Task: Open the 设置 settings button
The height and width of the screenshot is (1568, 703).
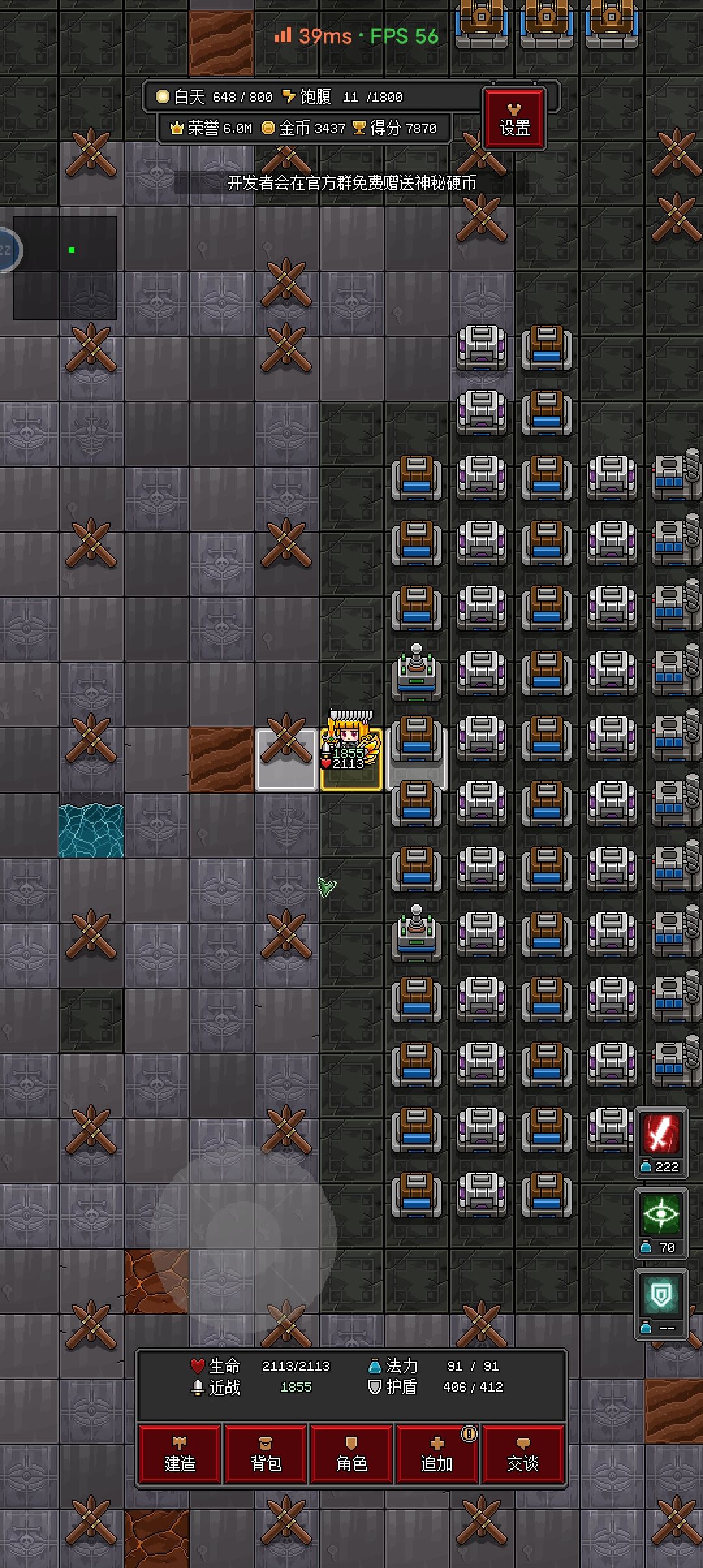Action: 514,119
